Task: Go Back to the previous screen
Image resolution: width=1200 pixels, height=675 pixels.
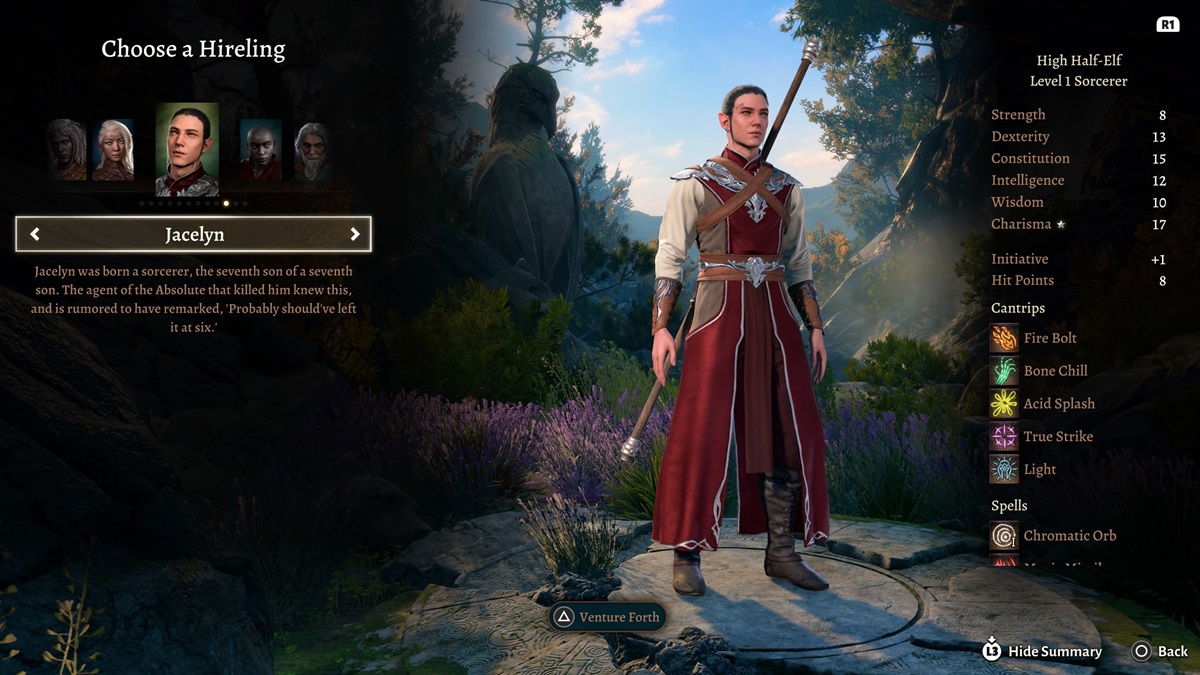Action: [1160, 651]
